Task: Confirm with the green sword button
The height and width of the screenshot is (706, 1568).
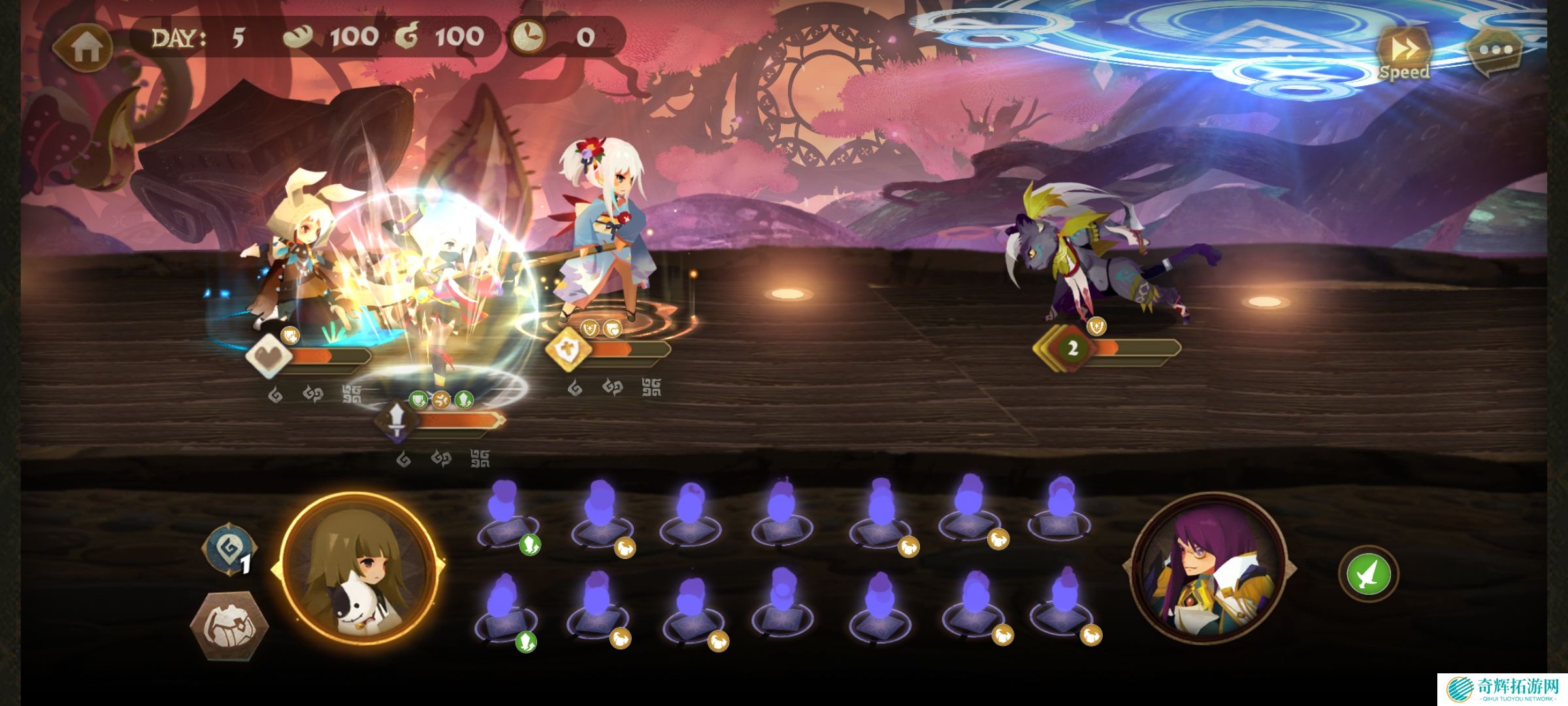Action: coord(1369,574)
